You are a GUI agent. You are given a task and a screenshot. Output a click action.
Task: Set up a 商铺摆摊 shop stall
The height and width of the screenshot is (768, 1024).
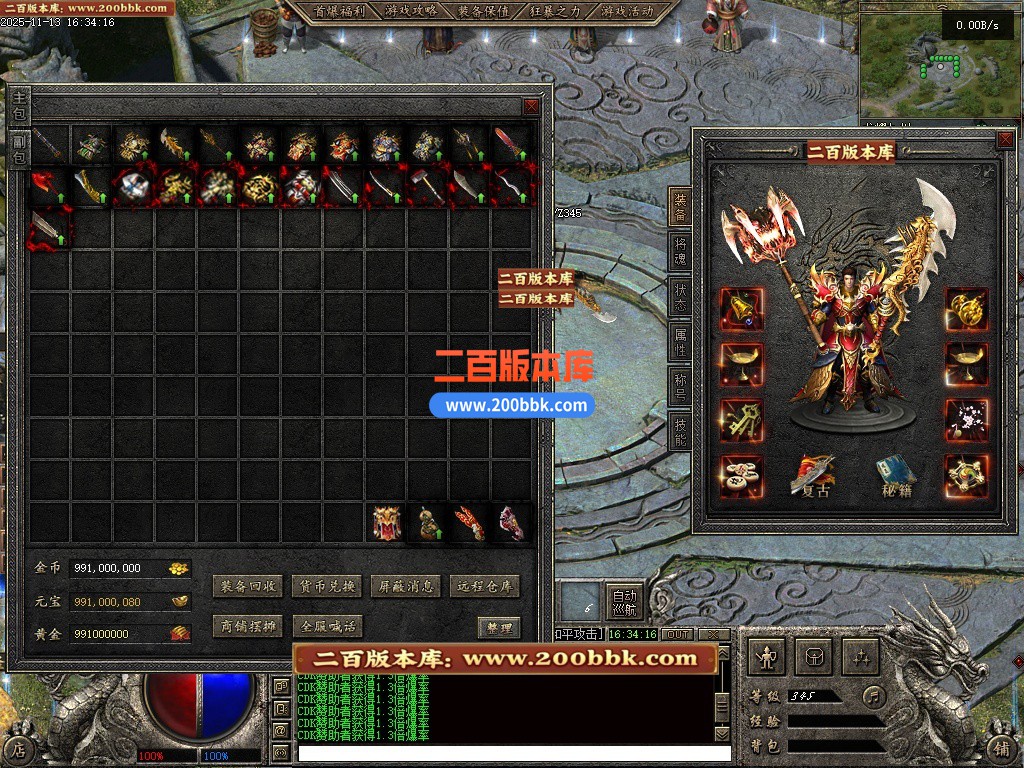248,627
